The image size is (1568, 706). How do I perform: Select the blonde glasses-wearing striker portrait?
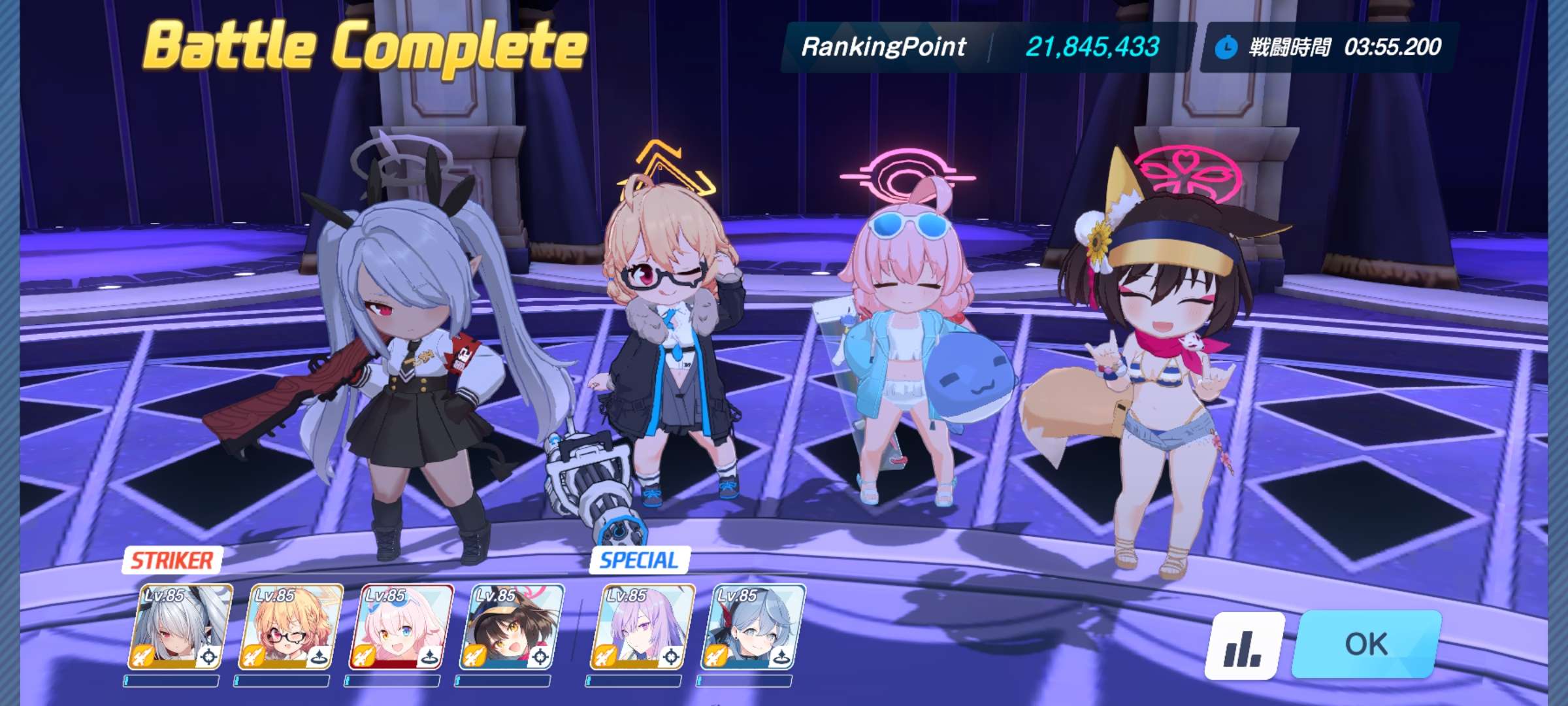tap(291, 628)
